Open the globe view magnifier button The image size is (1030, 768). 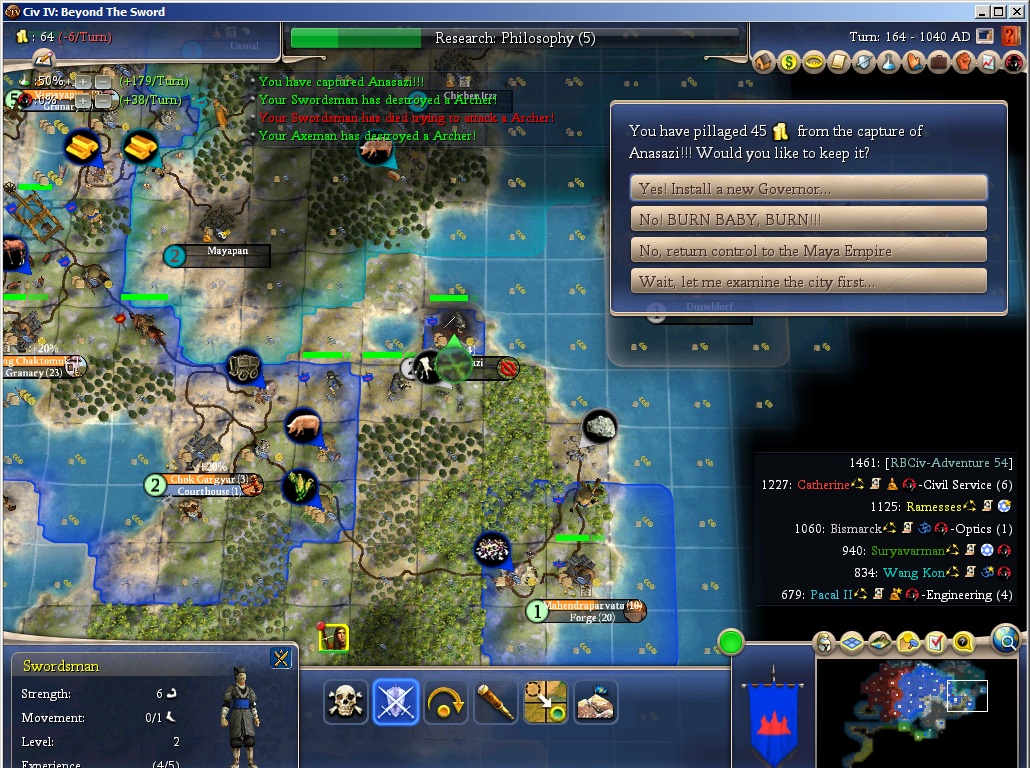pos(1006,638)
